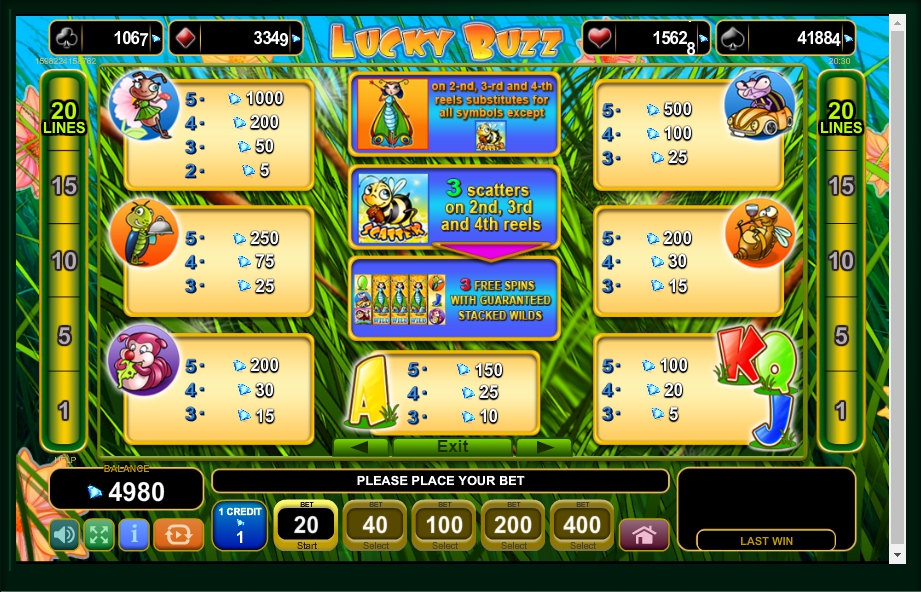The image size is (921, 592).
Task: Select 15 lines on the left strip
Action: pyautogui.click(x=64, y=186)
